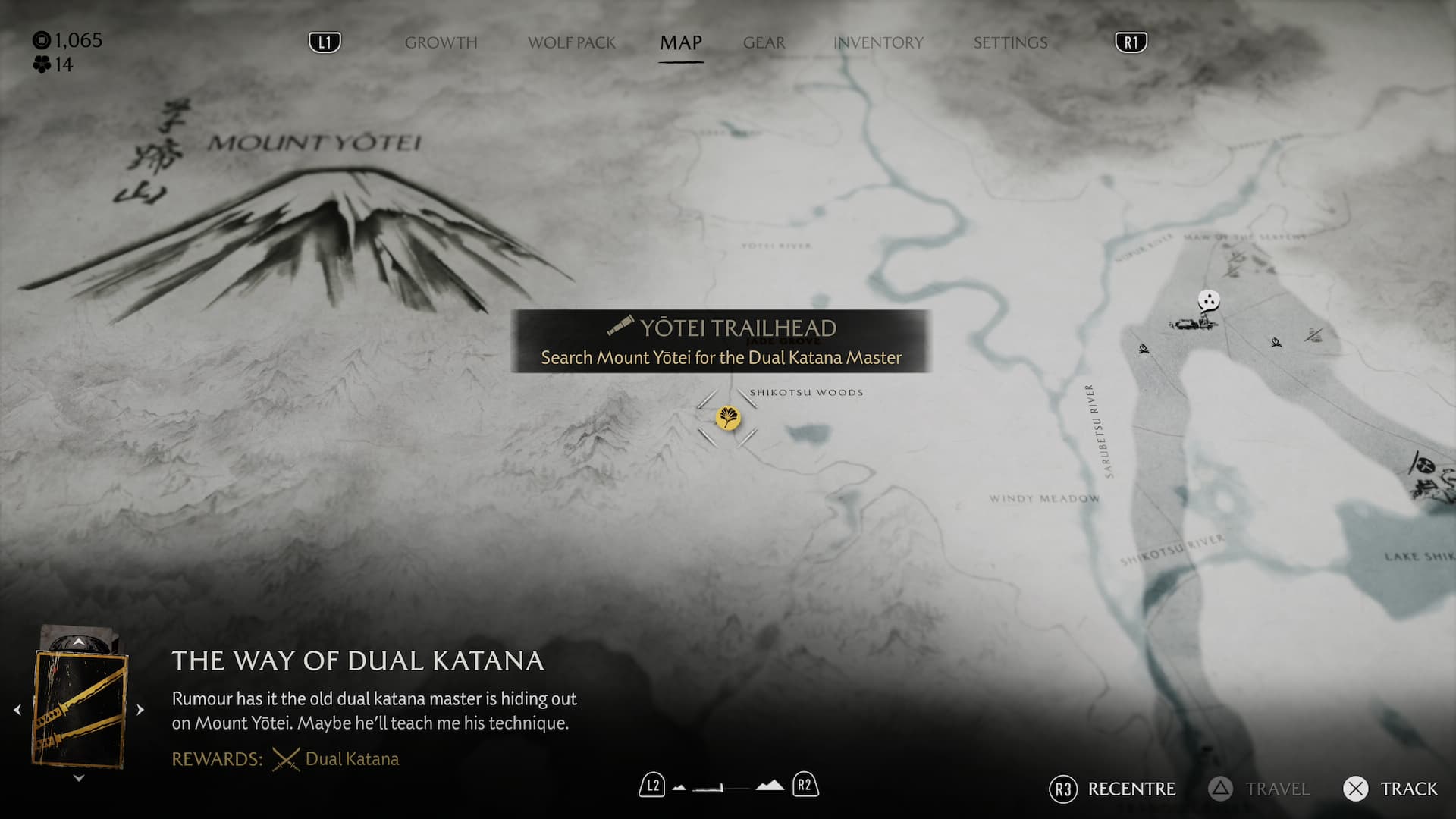1456x819 pixels.
Task: Click the white marker on the eastern island
Action: point(1208,301)
